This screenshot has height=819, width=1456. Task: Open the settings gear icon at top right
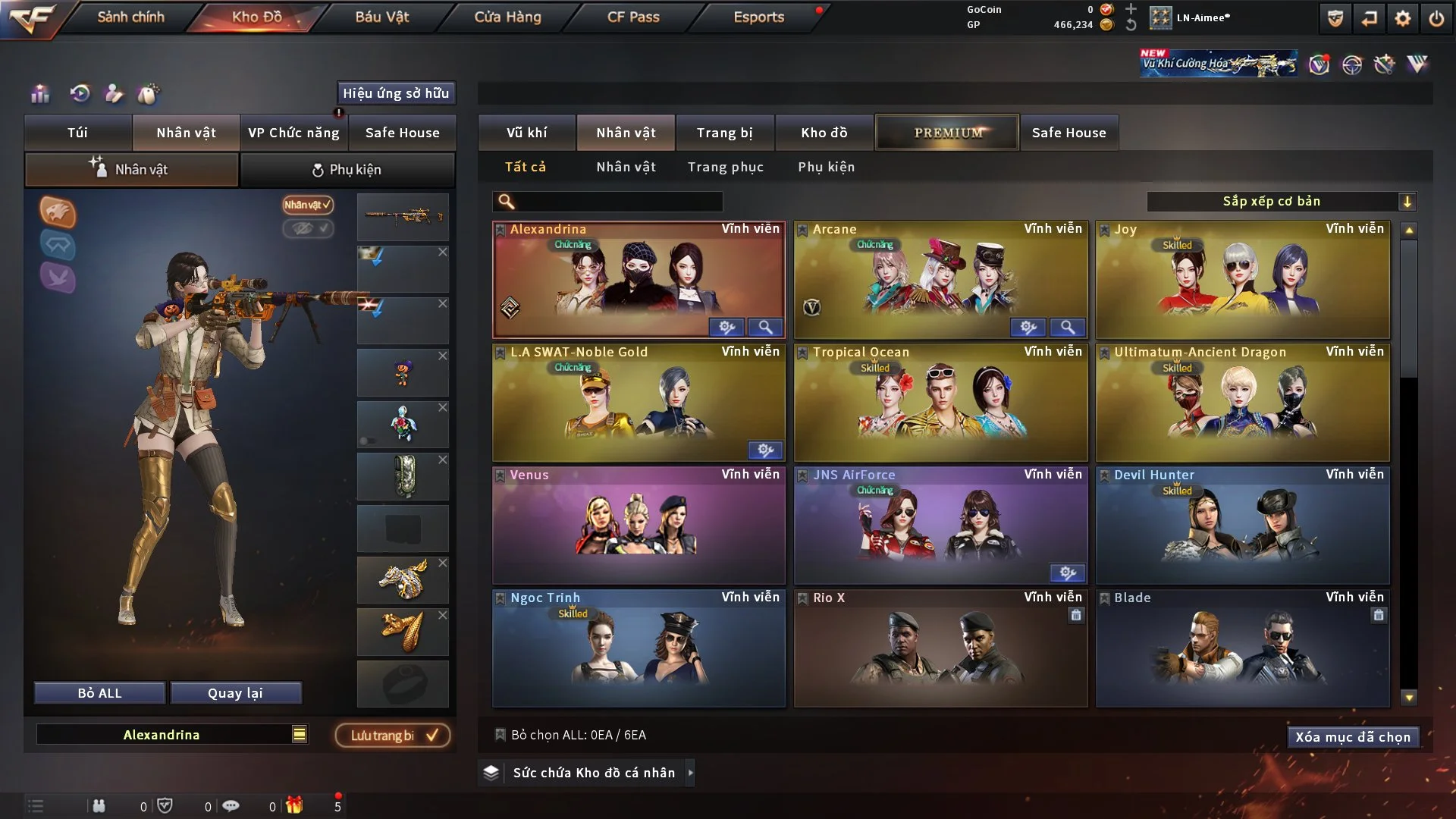click(x=1404, y=17)
